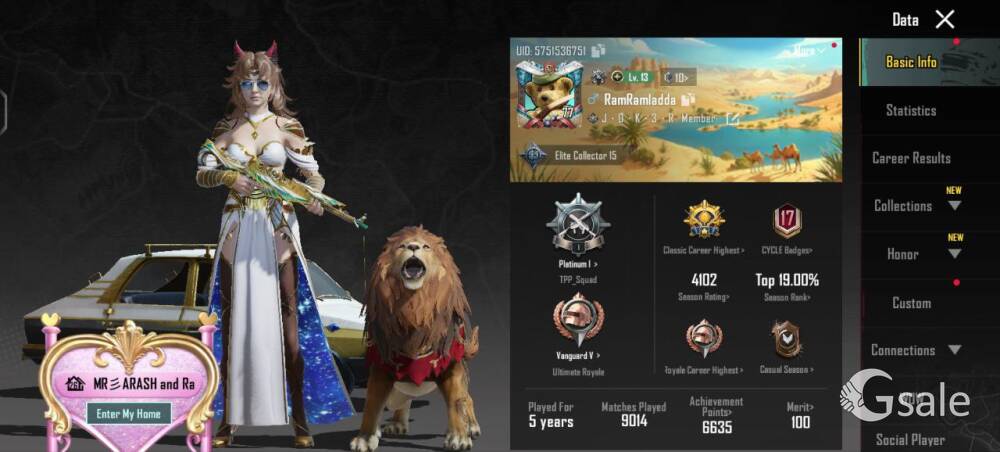
Task: Close the Data profile screen
Action: coord(945,19)
